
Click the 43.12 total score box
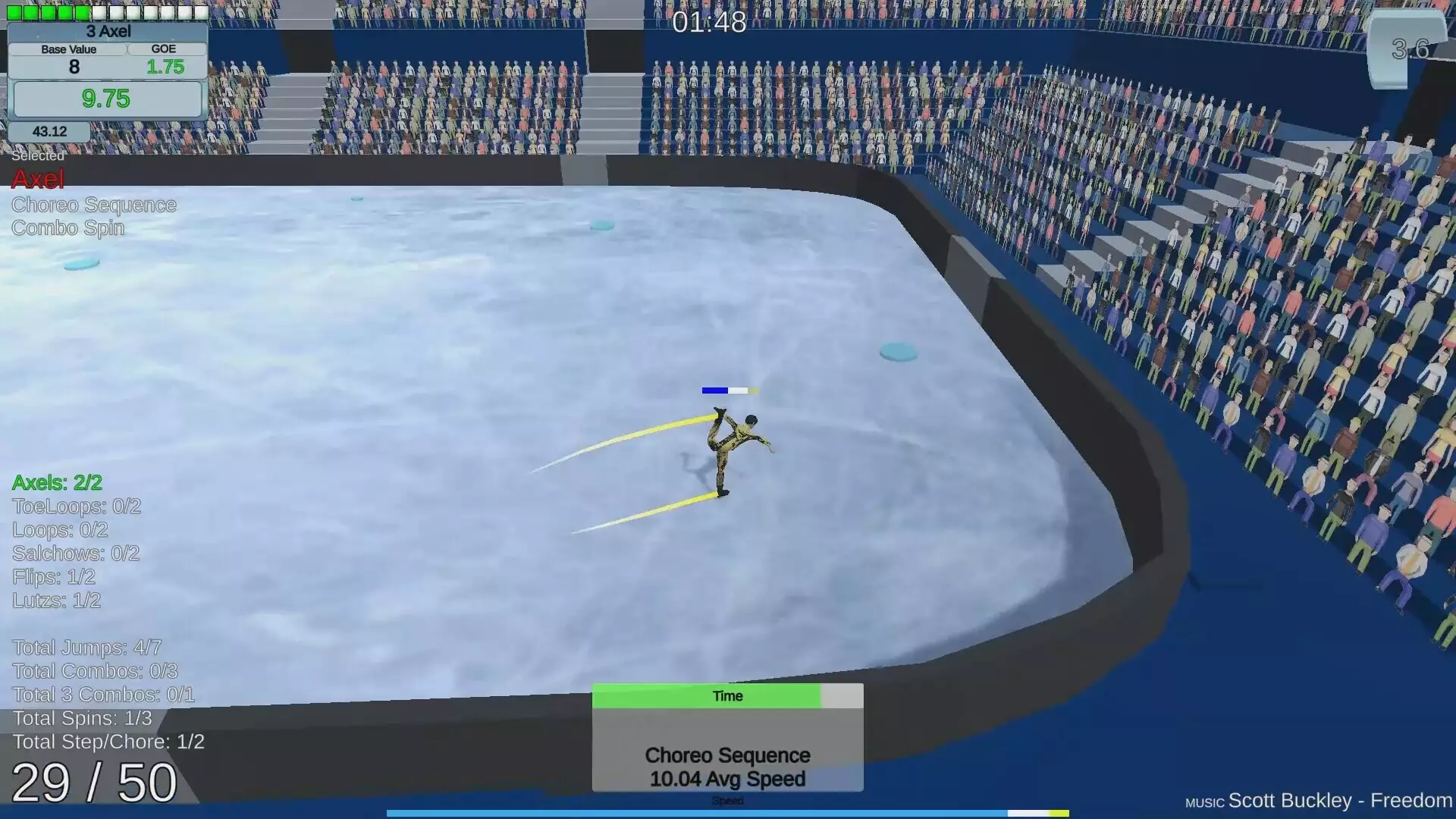(x=49, y=130)
